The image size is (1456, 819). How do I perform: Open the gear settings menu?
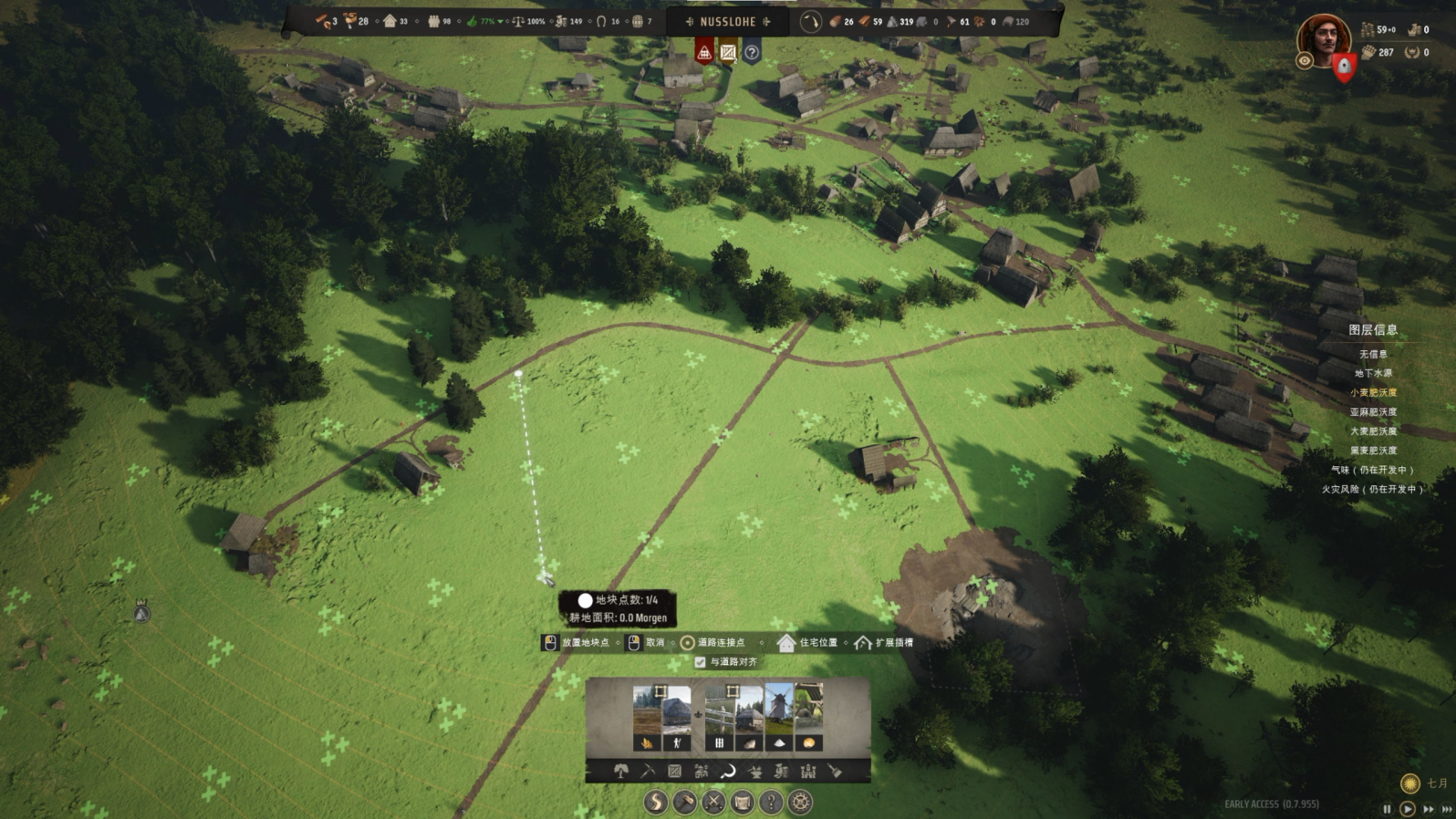coord(800,803)
